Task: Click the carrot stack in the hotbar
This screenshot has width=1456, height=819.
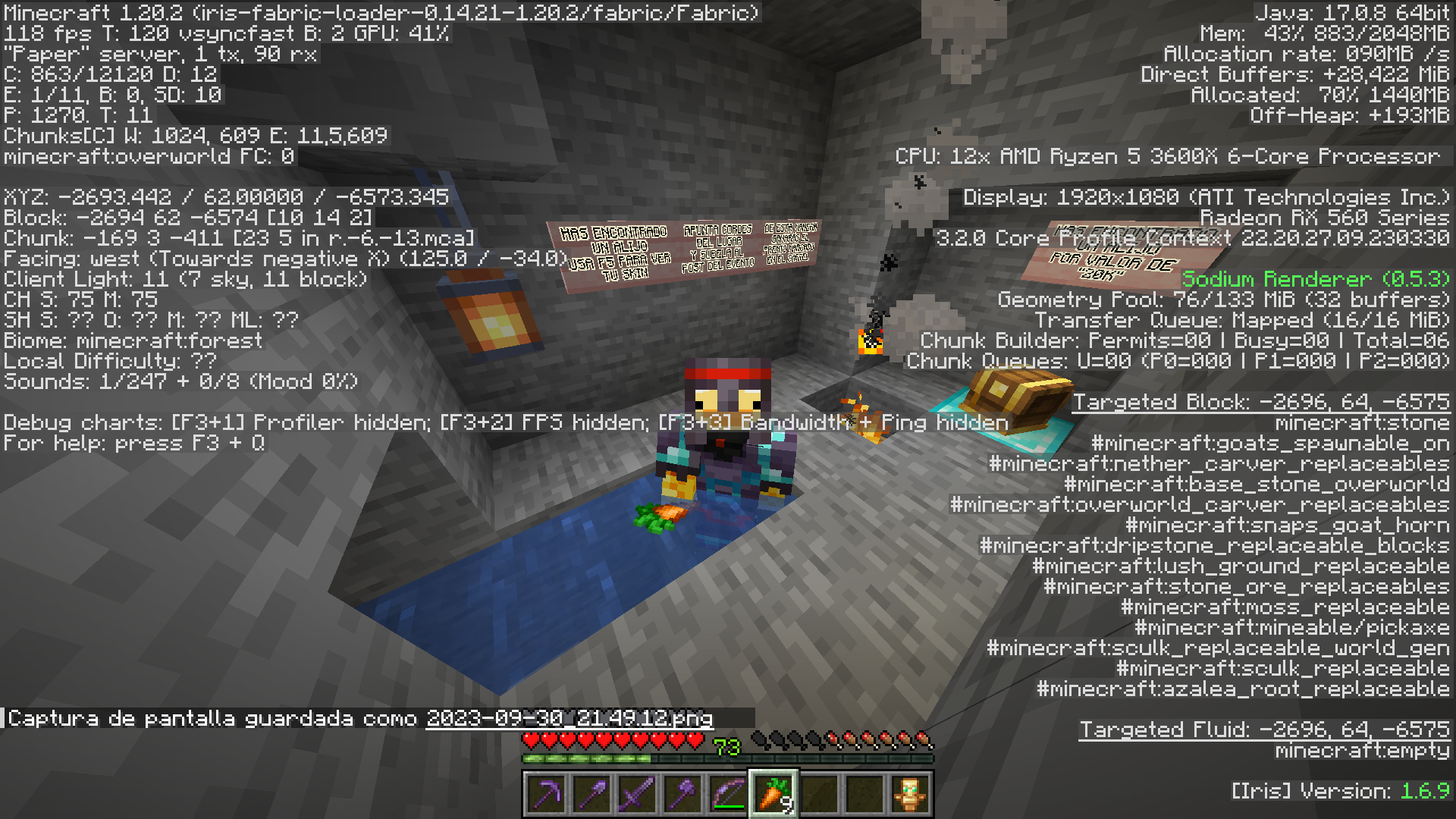Action: [773, 794]
